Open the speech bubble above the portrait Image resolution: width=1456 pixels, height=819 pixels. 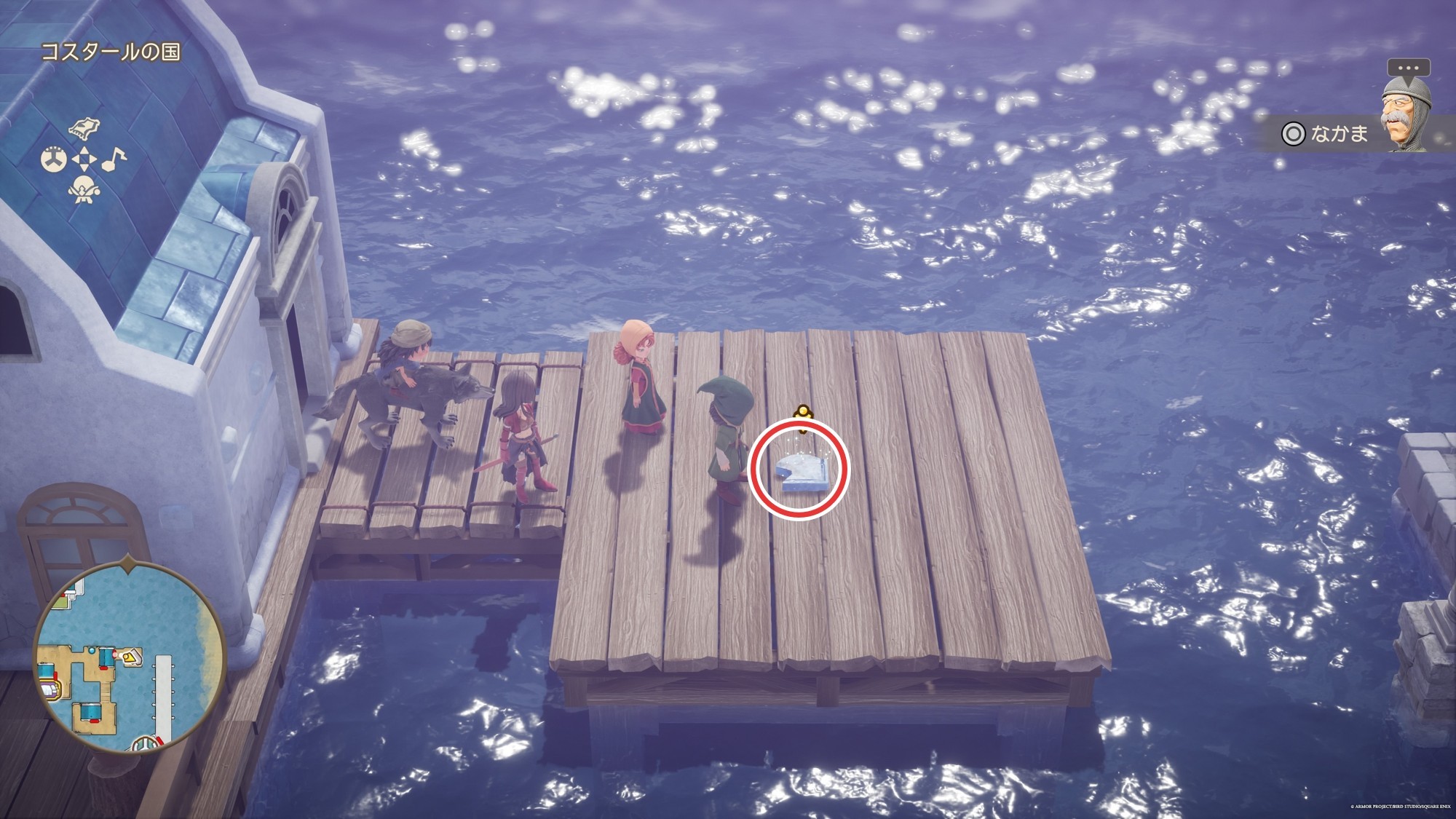1409,68
